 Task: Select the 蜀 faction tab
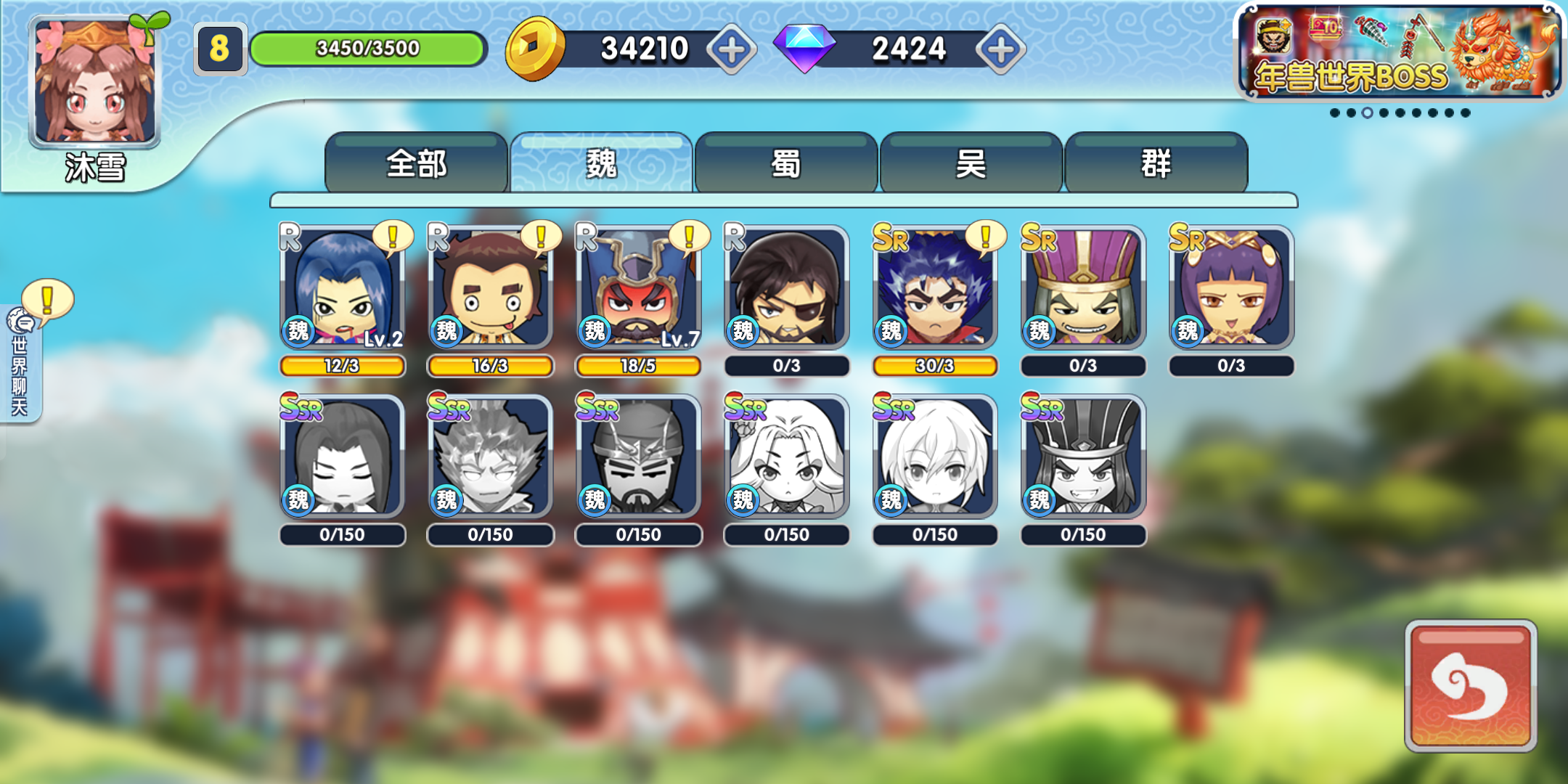786,164
